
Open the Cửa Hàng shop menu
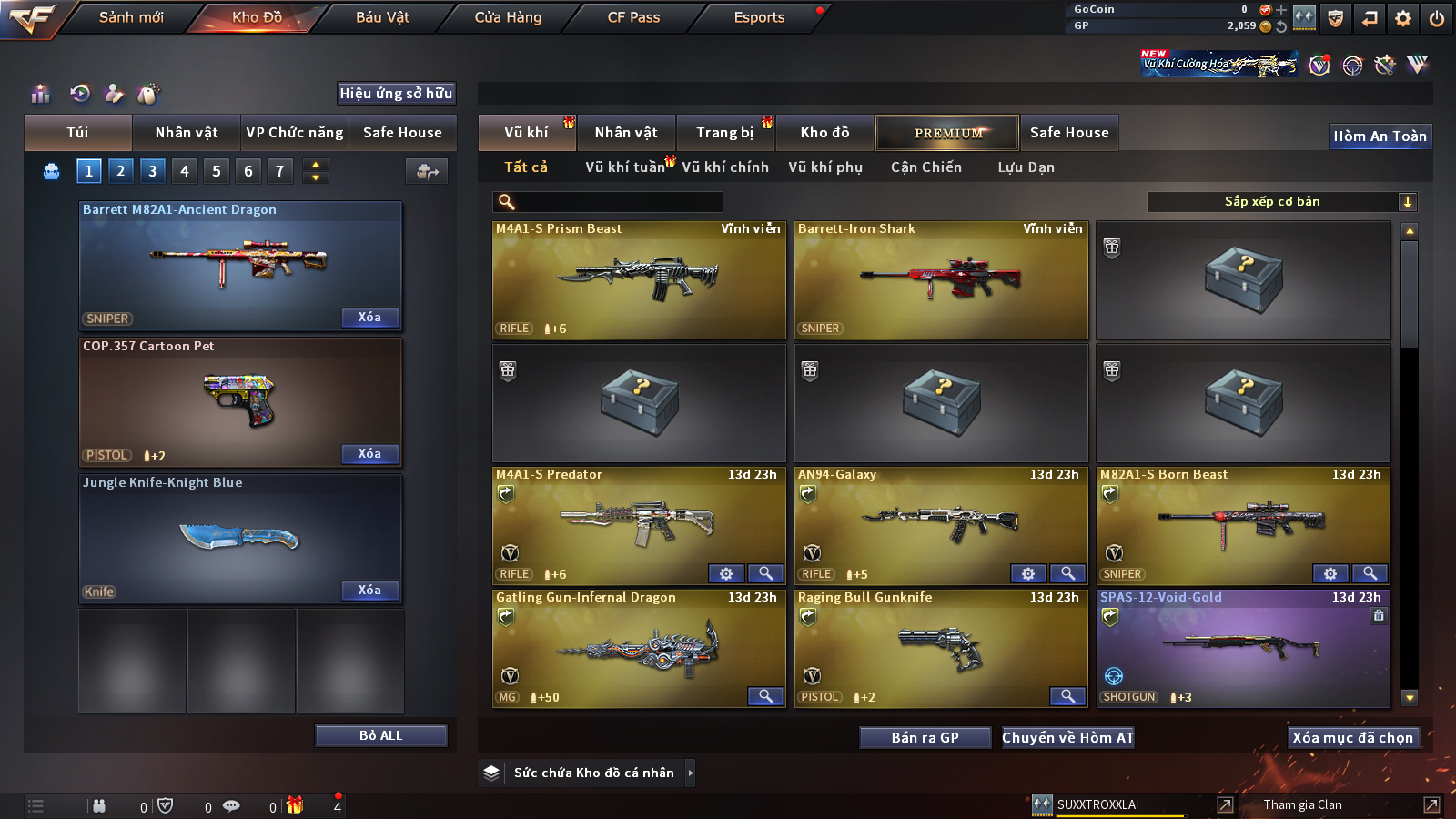tap(508, 17)
